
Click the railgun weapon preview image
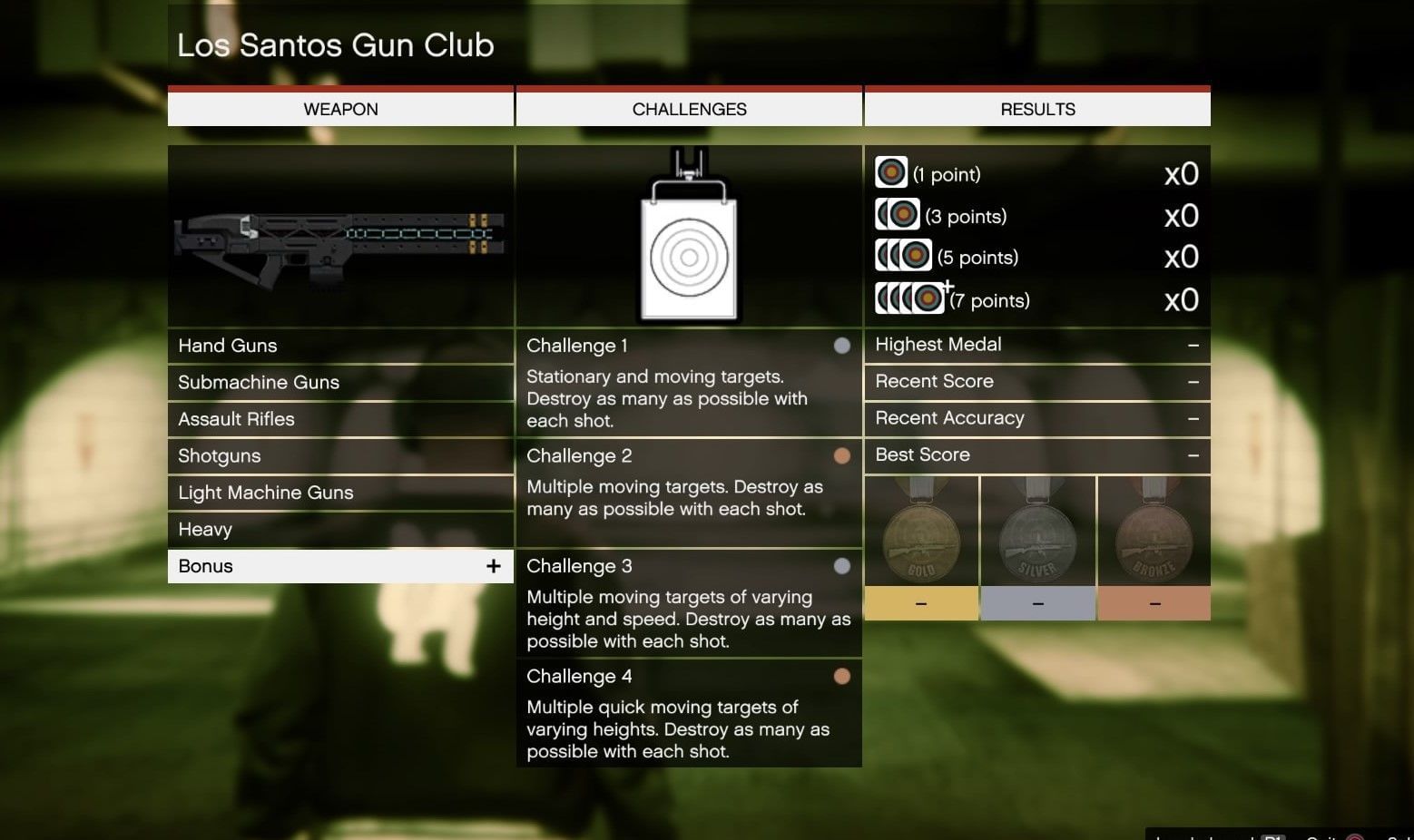click(x=340, y=238)
